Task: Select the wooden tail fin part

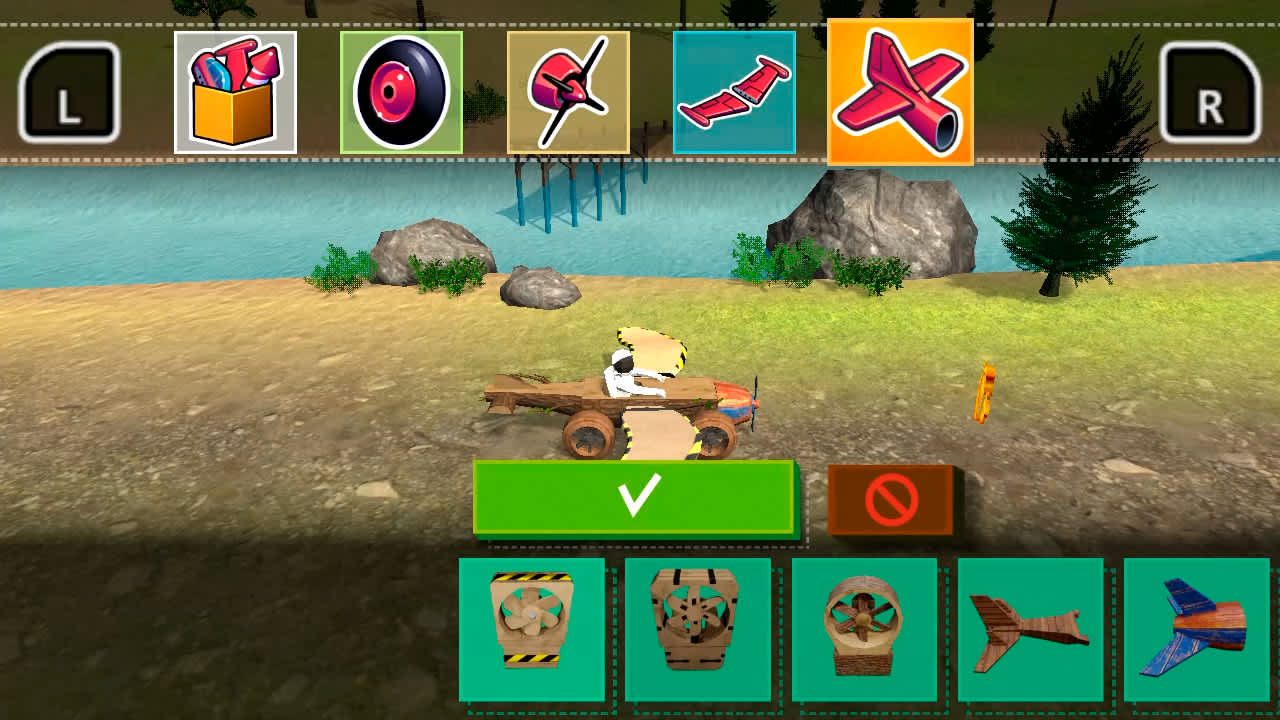Action: (1030, 630)
